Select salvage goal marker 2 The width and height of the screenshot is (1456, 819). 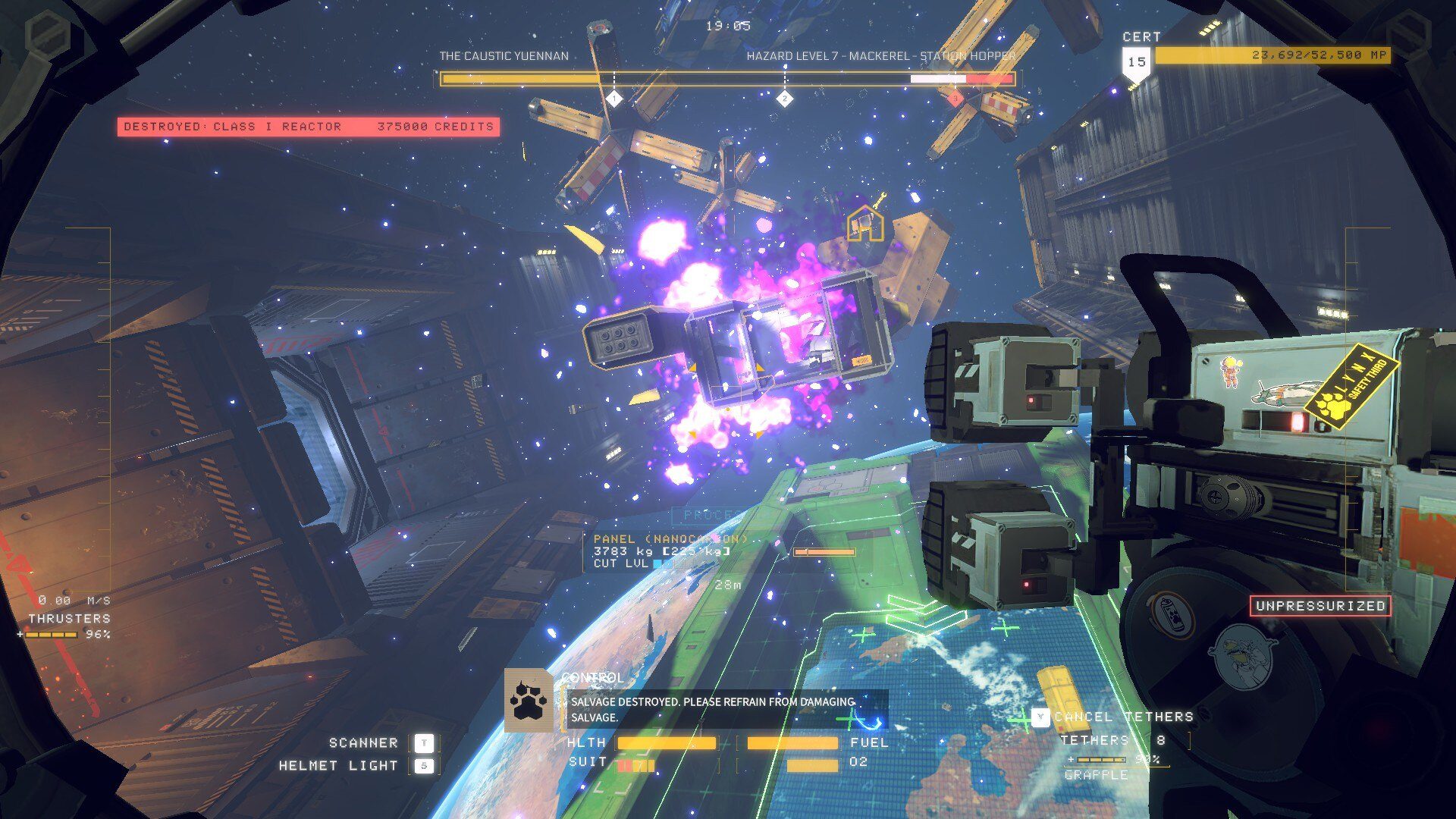(x=784, y=98)
